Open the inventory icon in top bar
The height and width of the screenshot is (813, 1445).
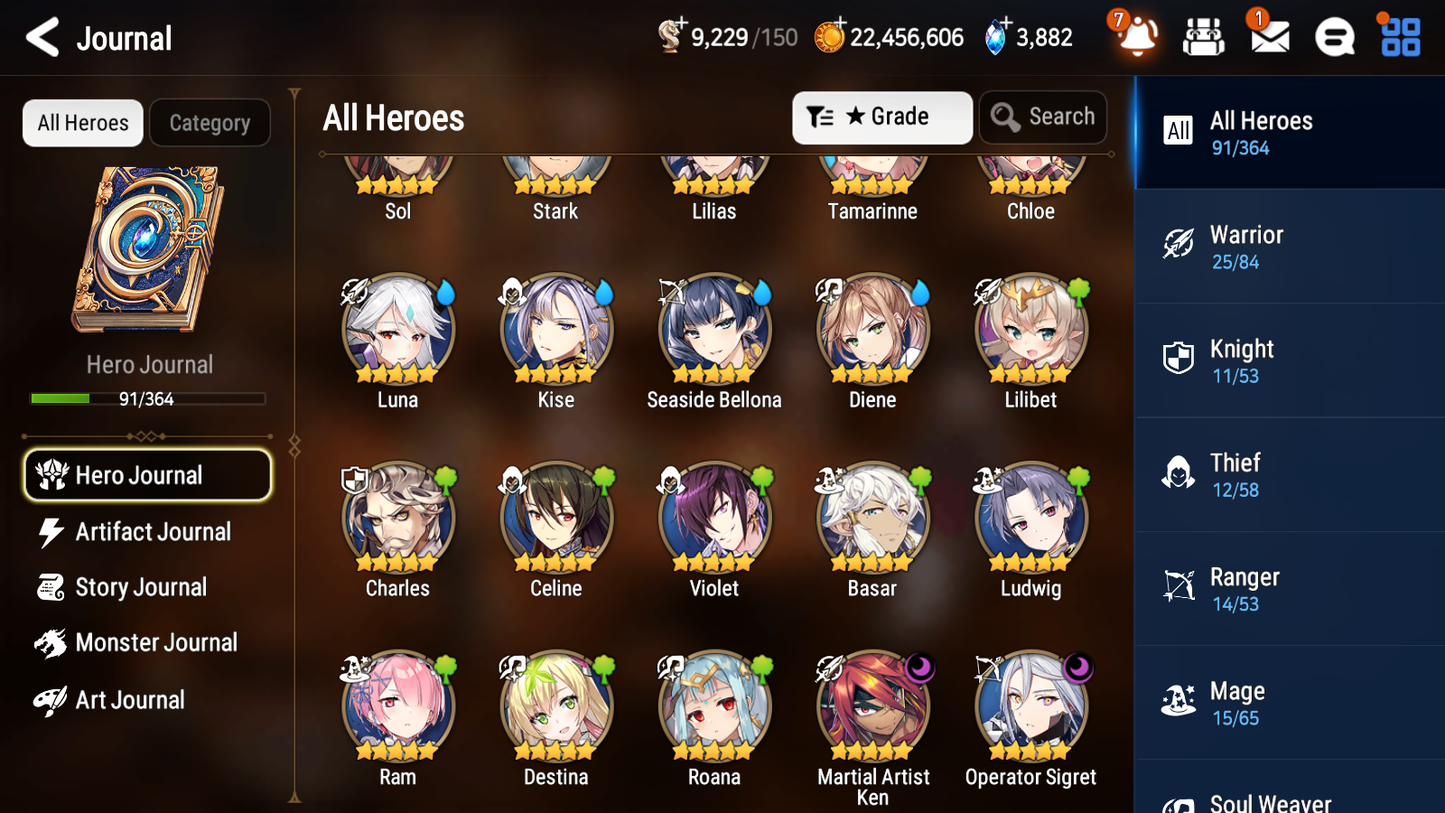pyautogui.click(x=1202, y=36)
